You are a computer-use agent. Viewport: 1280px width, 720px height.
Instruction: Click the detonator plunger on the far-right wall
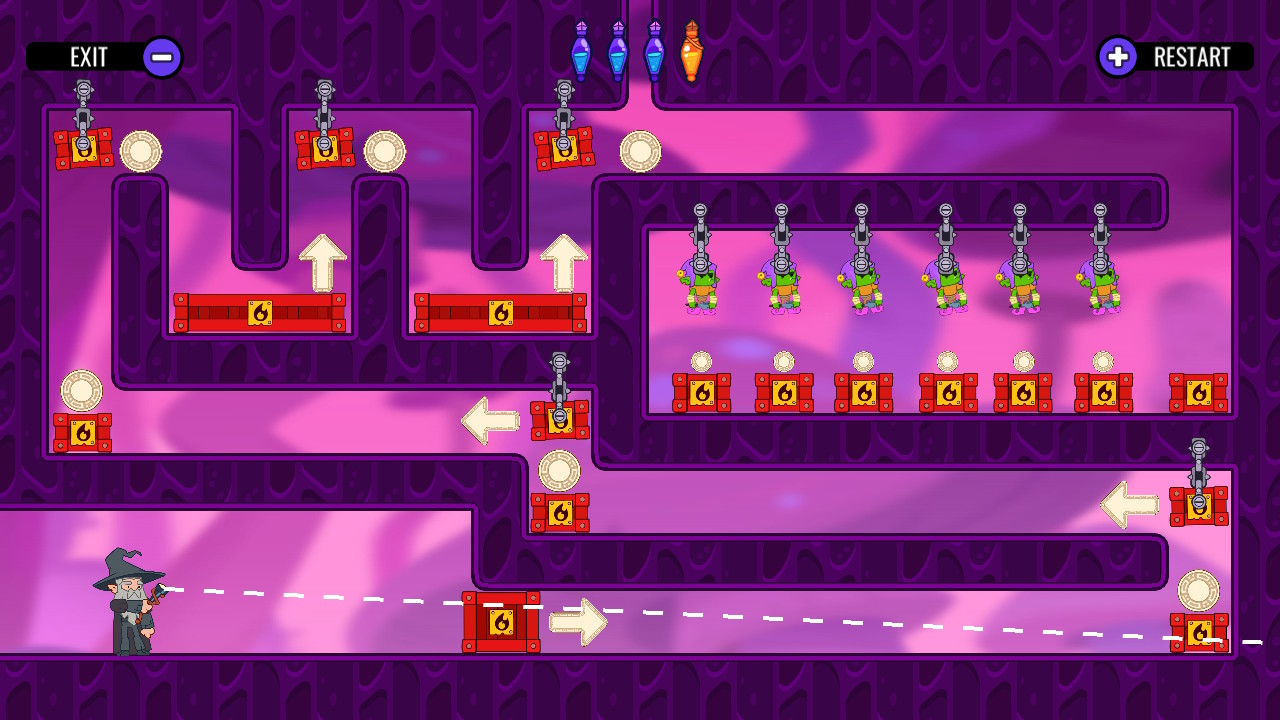(1197, 450)
